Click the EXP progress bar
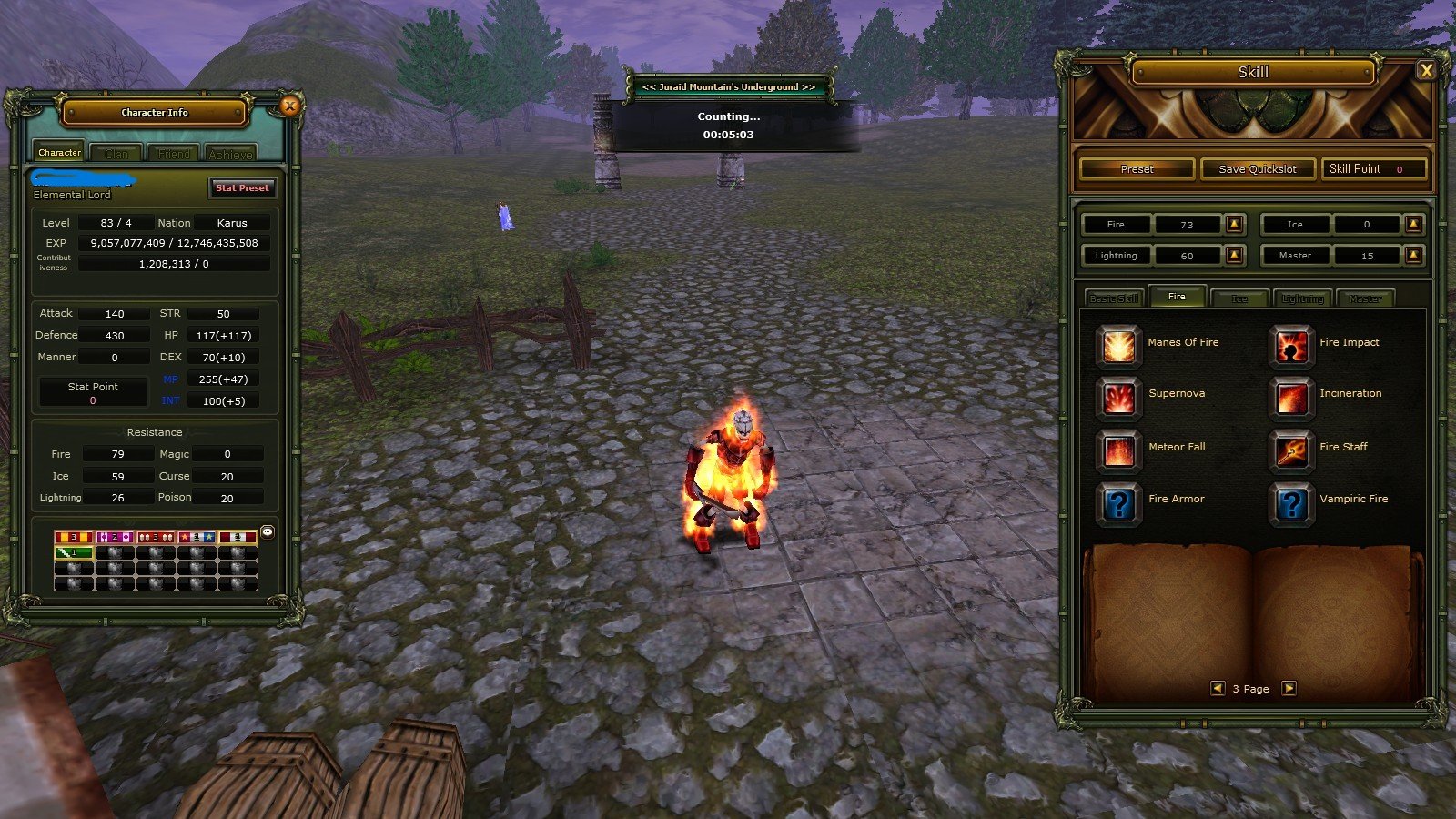The width and height of the screenshot is (1456, 819). 175,242
